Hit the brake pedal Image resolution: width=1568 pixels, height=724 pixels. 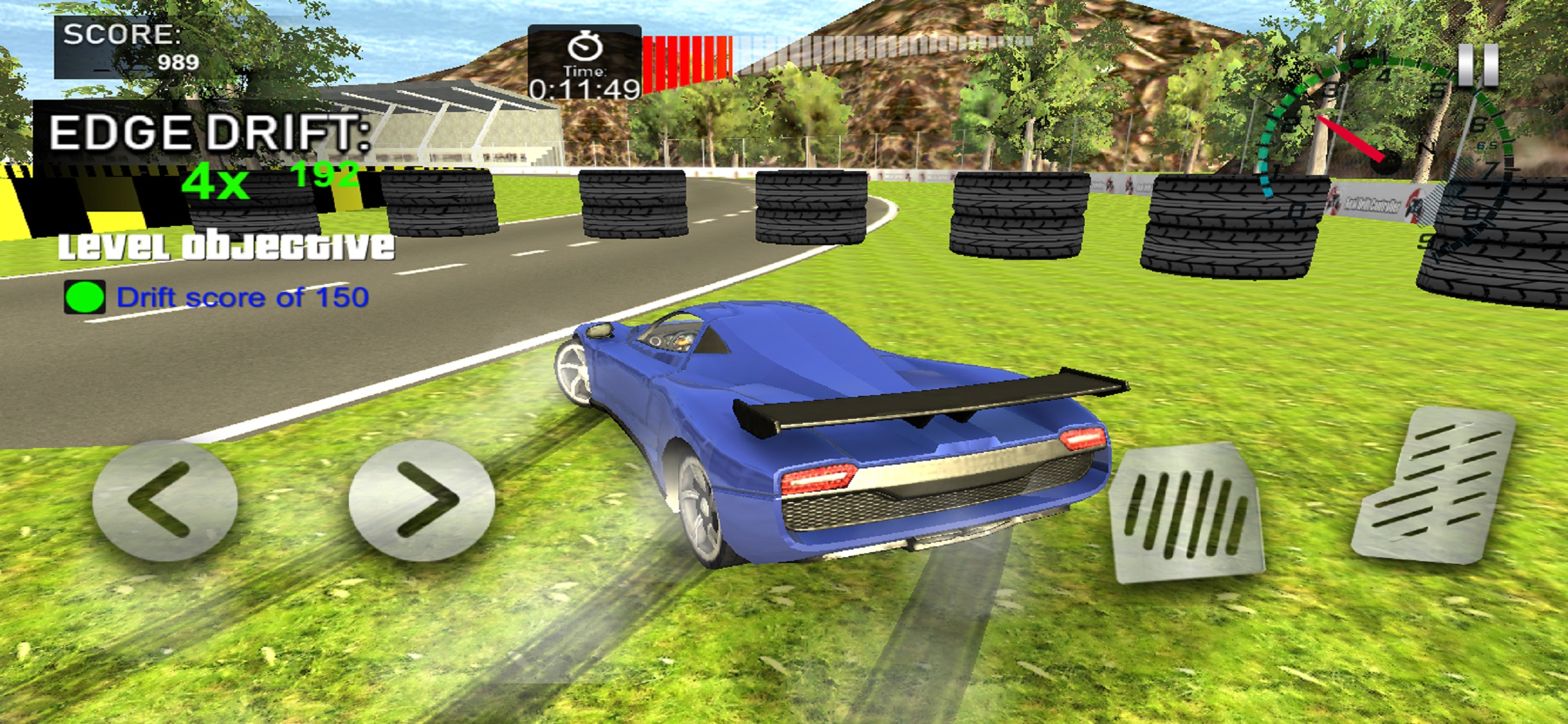1186,512
